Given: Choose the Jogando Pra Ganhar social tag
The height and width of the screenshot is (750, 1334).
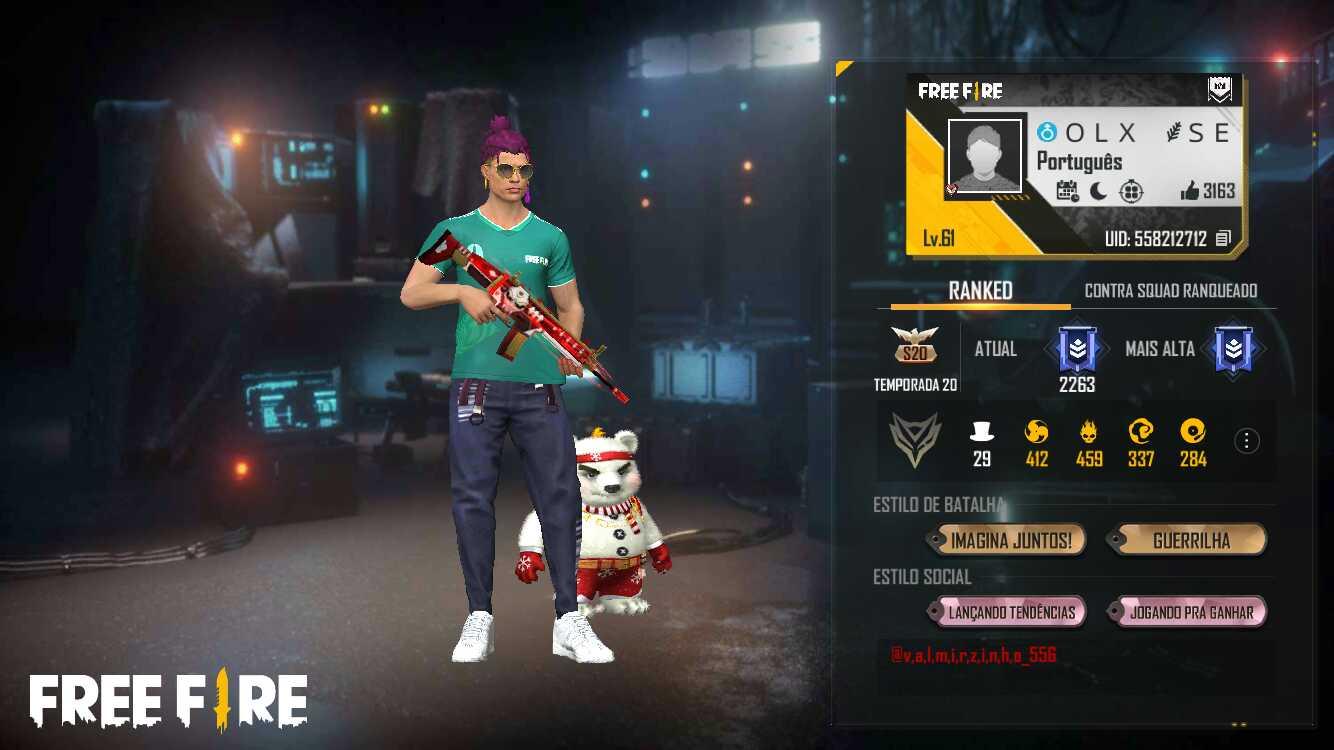Looking at the screenshot, I should pos(1190,612).
